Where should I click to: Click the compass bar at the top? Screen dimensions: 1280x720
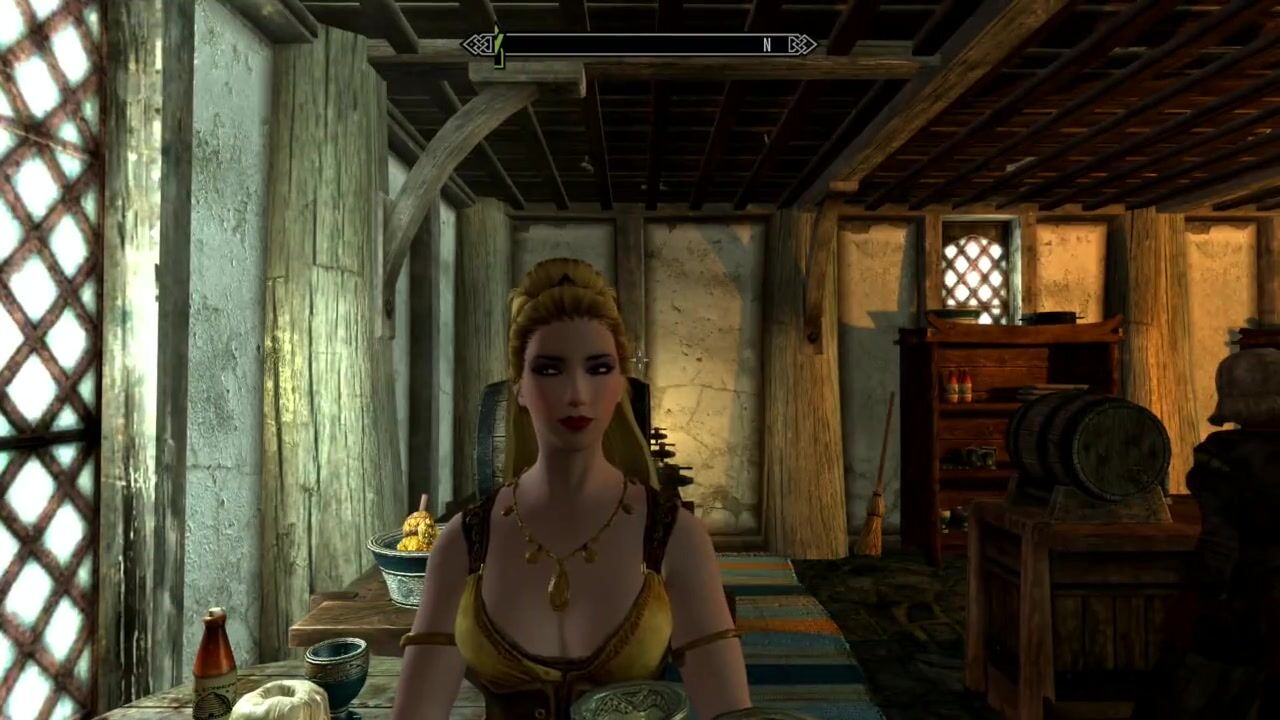click(x=638, y=45)
